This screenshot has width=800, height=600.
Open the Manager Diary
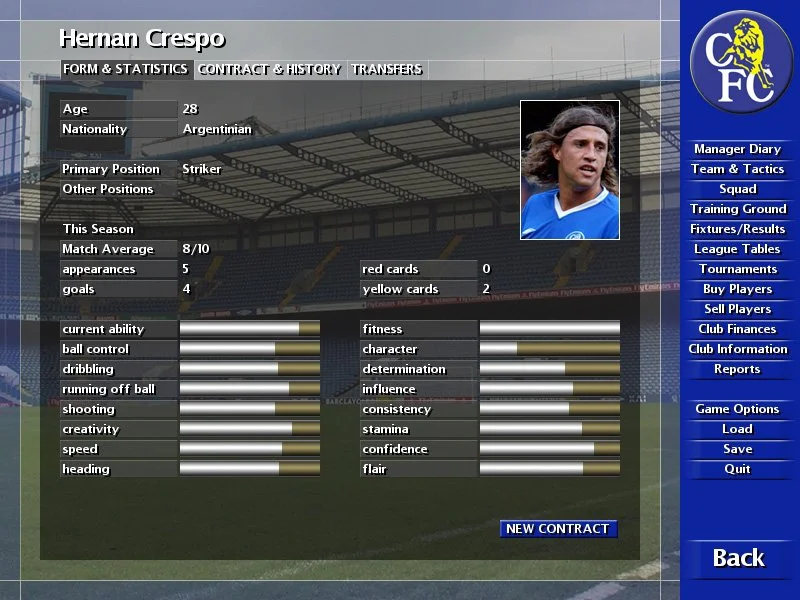(738, 149)
